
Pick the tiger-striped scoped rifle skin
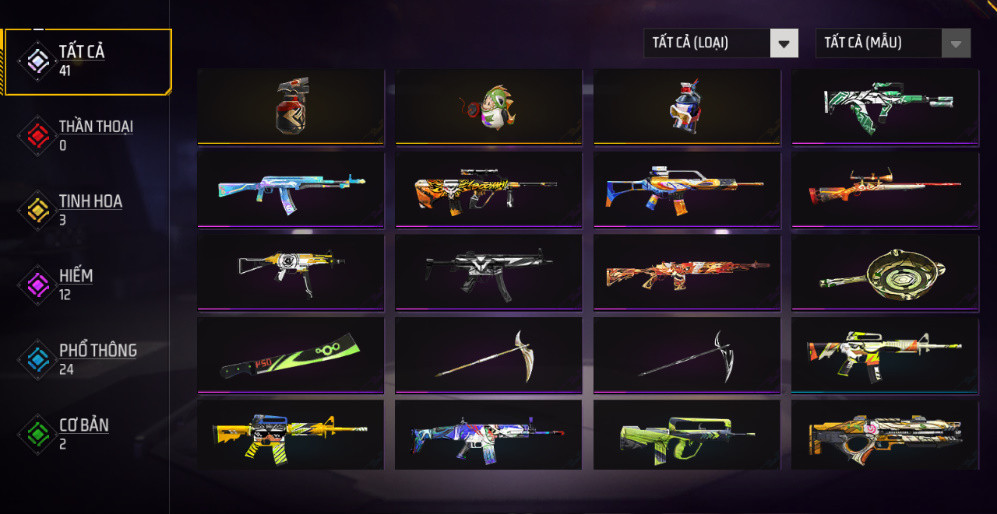pyautogui.click(x=488, y=189)
